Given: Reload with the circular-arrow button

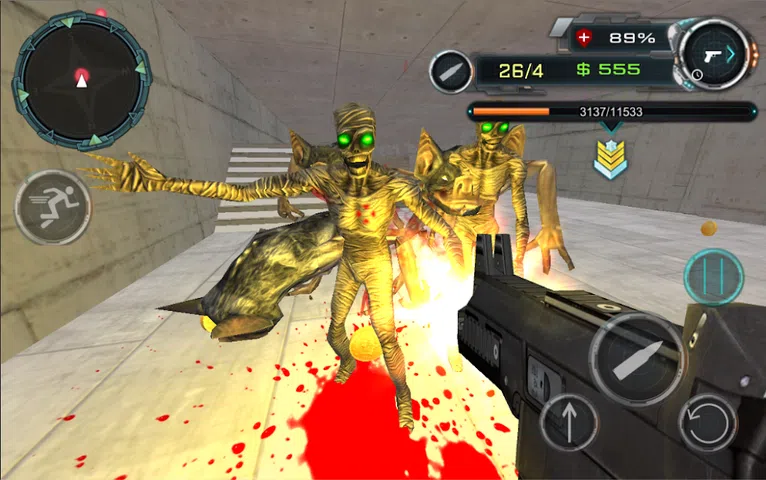Looking at the screenshot, I should click(x=707, y=421).
